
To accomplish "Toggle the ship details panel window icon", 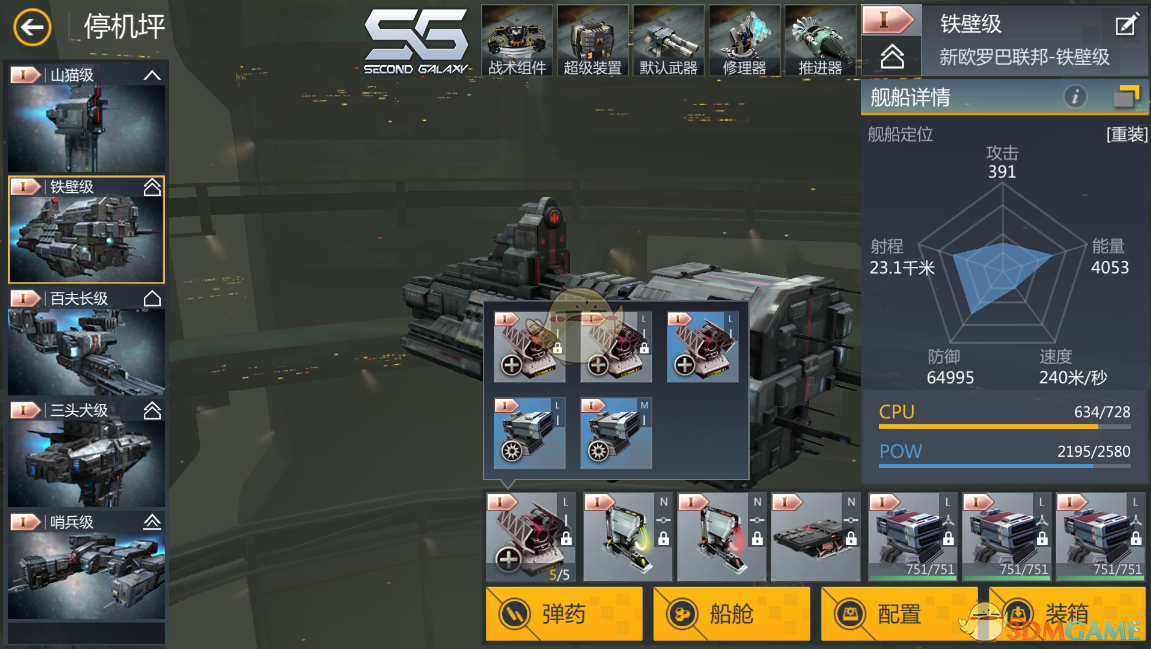I will pos(1126,97).
